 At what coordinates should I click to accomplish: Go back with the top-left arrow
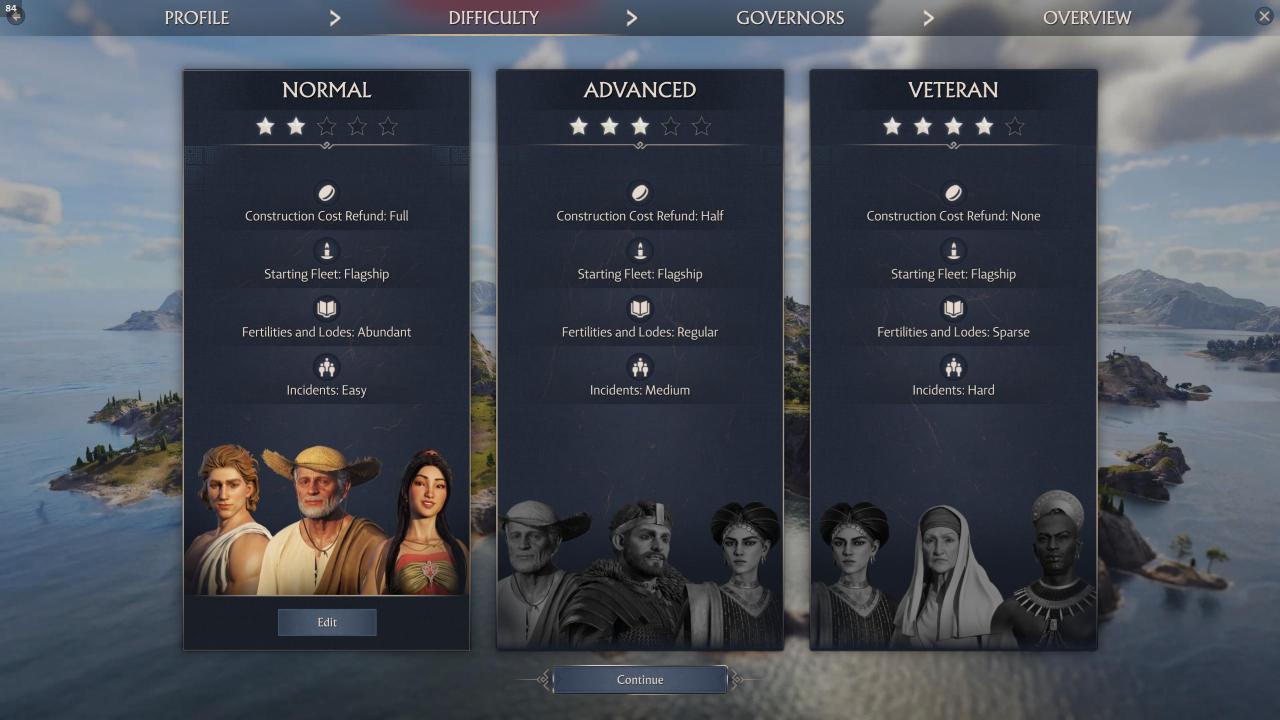pyautogui.click(x=15, y=16)
